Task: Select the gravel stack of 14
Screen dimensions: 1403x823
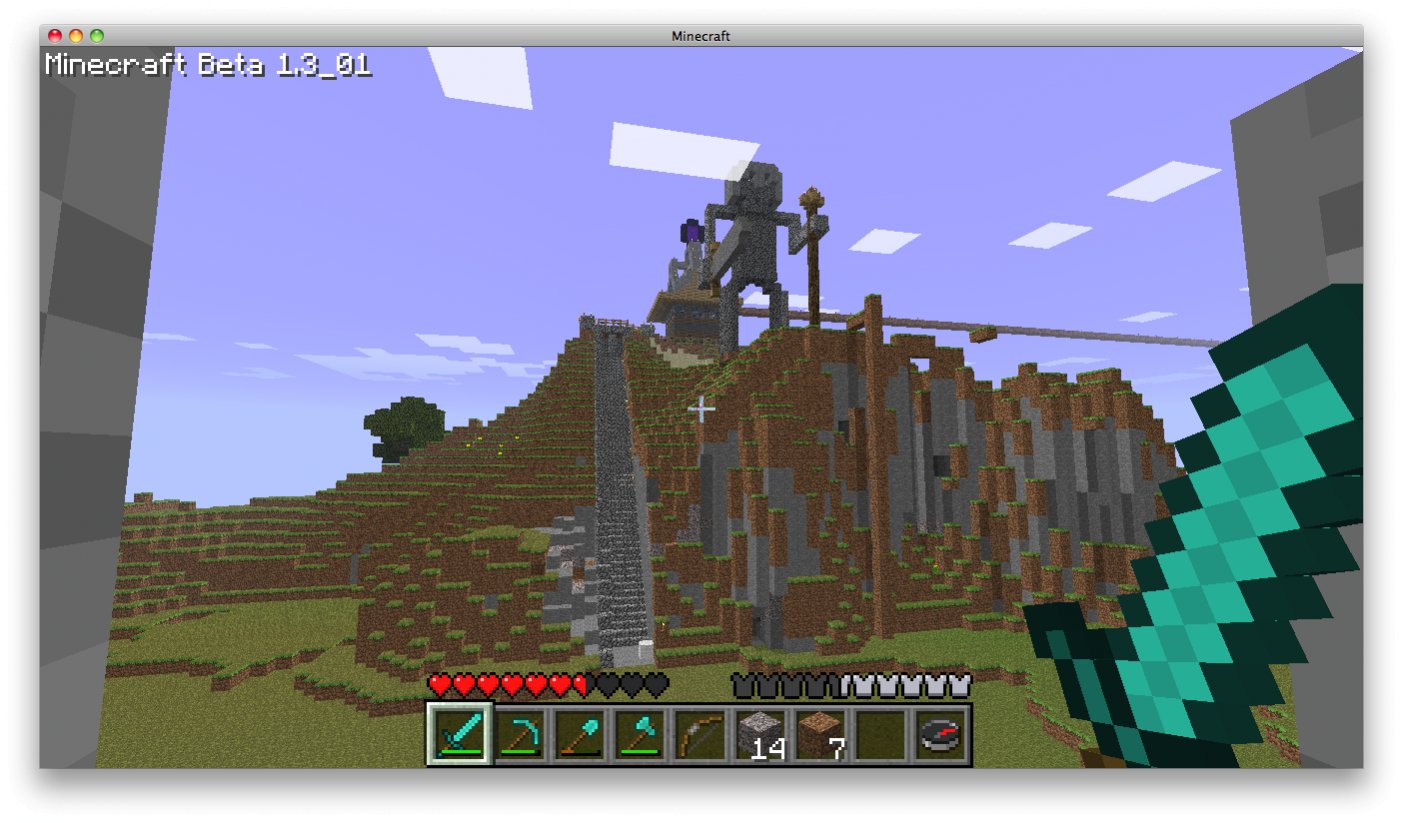Action: [x=760, y=734]
